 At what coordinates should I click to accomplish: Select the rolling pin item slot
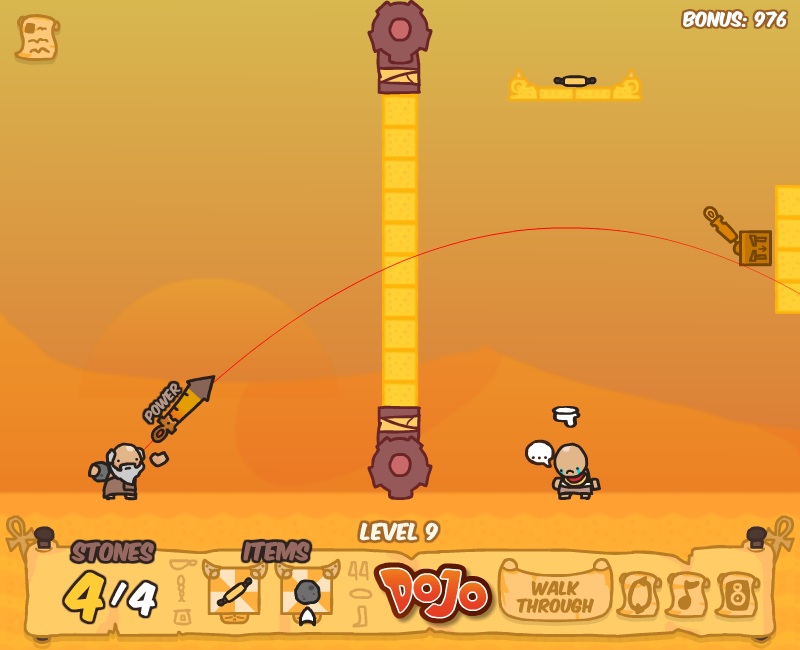(234, 591)
